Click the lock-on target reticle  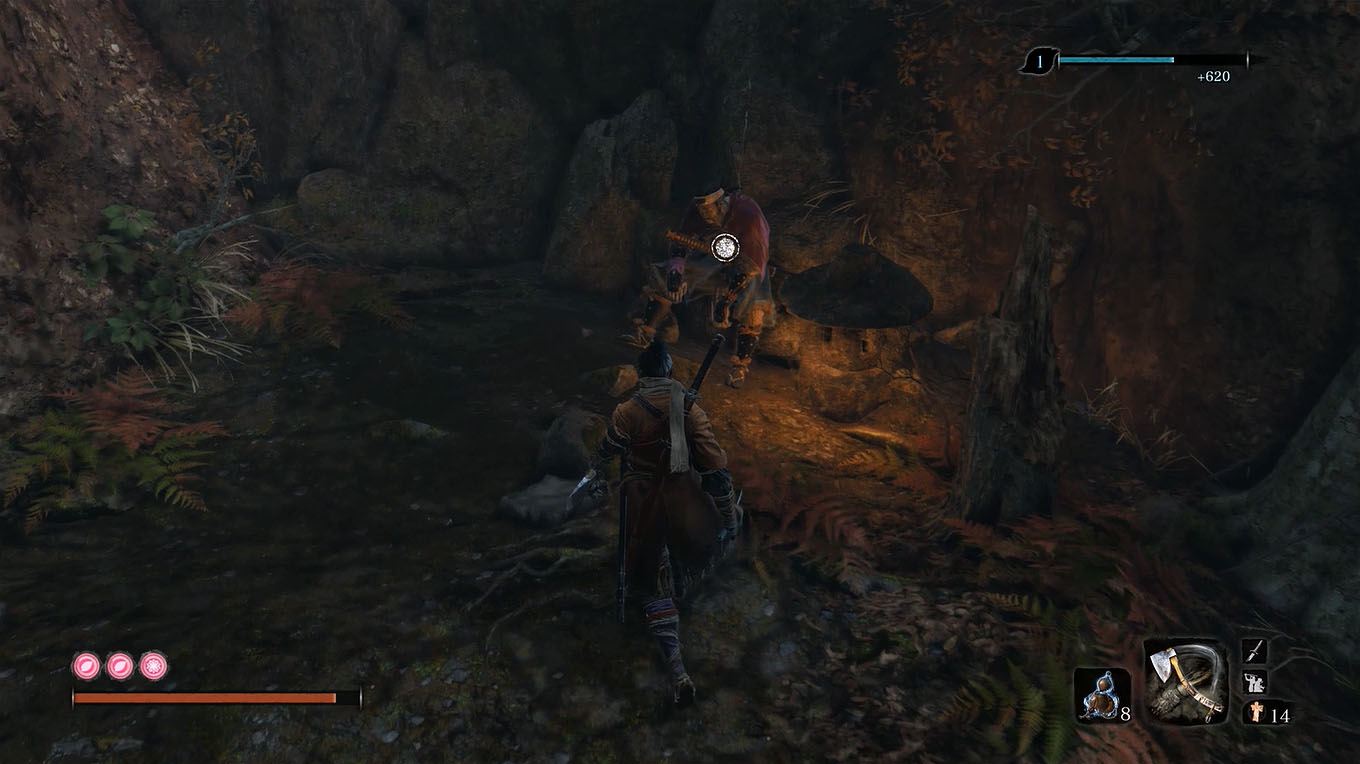point(723,247)
